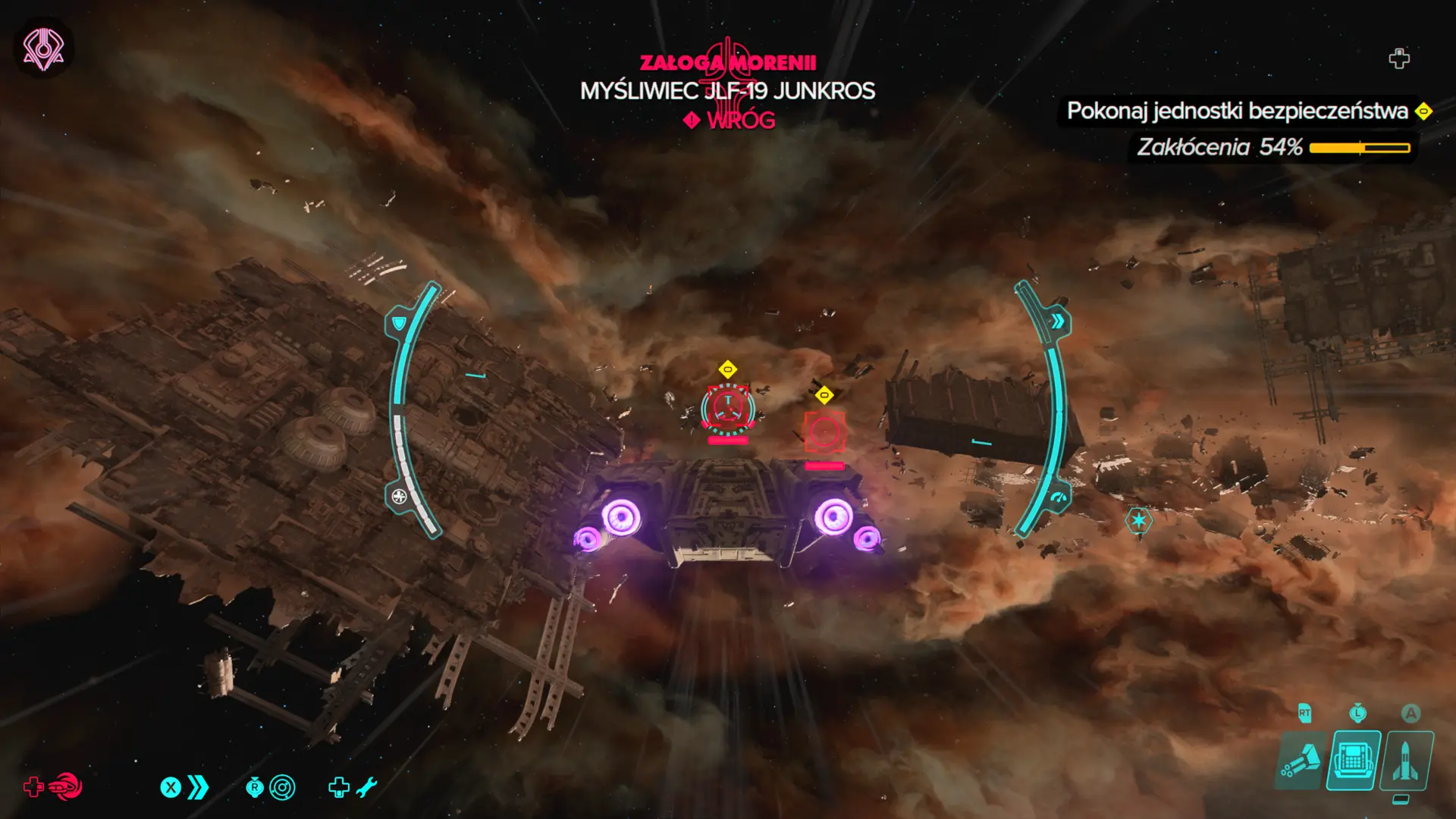Image resolution: width=1456 pixels, height=819 pixels.
Task: Activate the double-chevron boost icon
Action: (x=198, y=788)
